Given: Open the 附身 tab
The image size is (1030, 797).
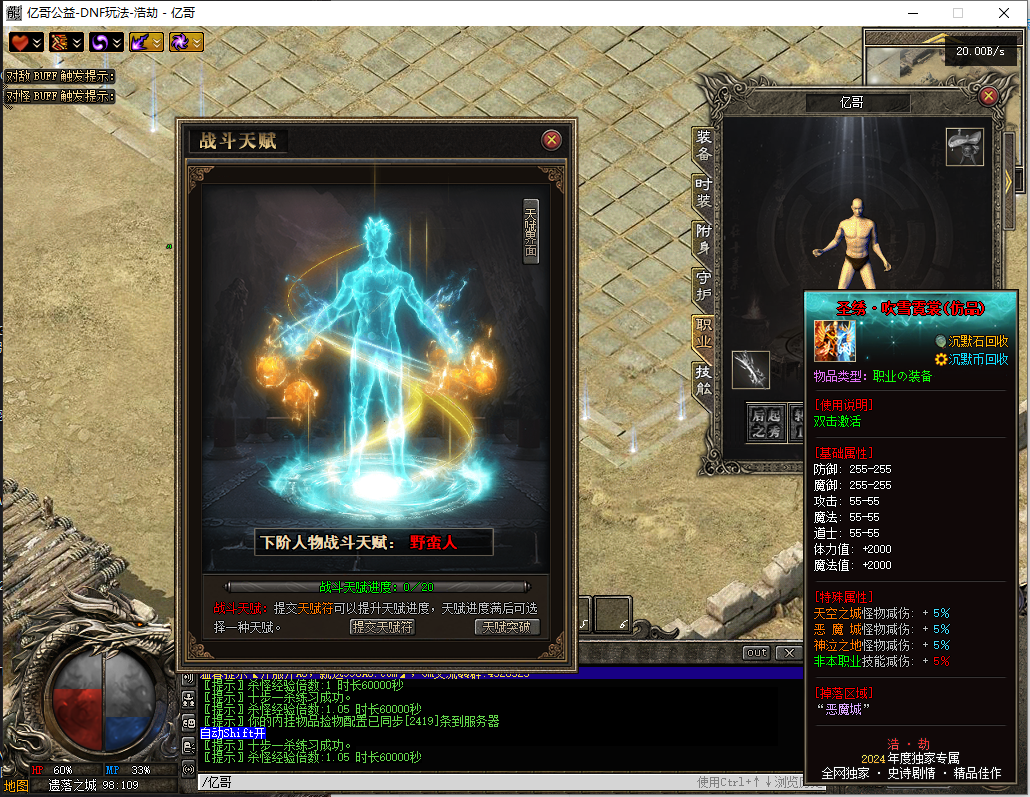Looking at the screenshot, I should (x=704, y=238).
